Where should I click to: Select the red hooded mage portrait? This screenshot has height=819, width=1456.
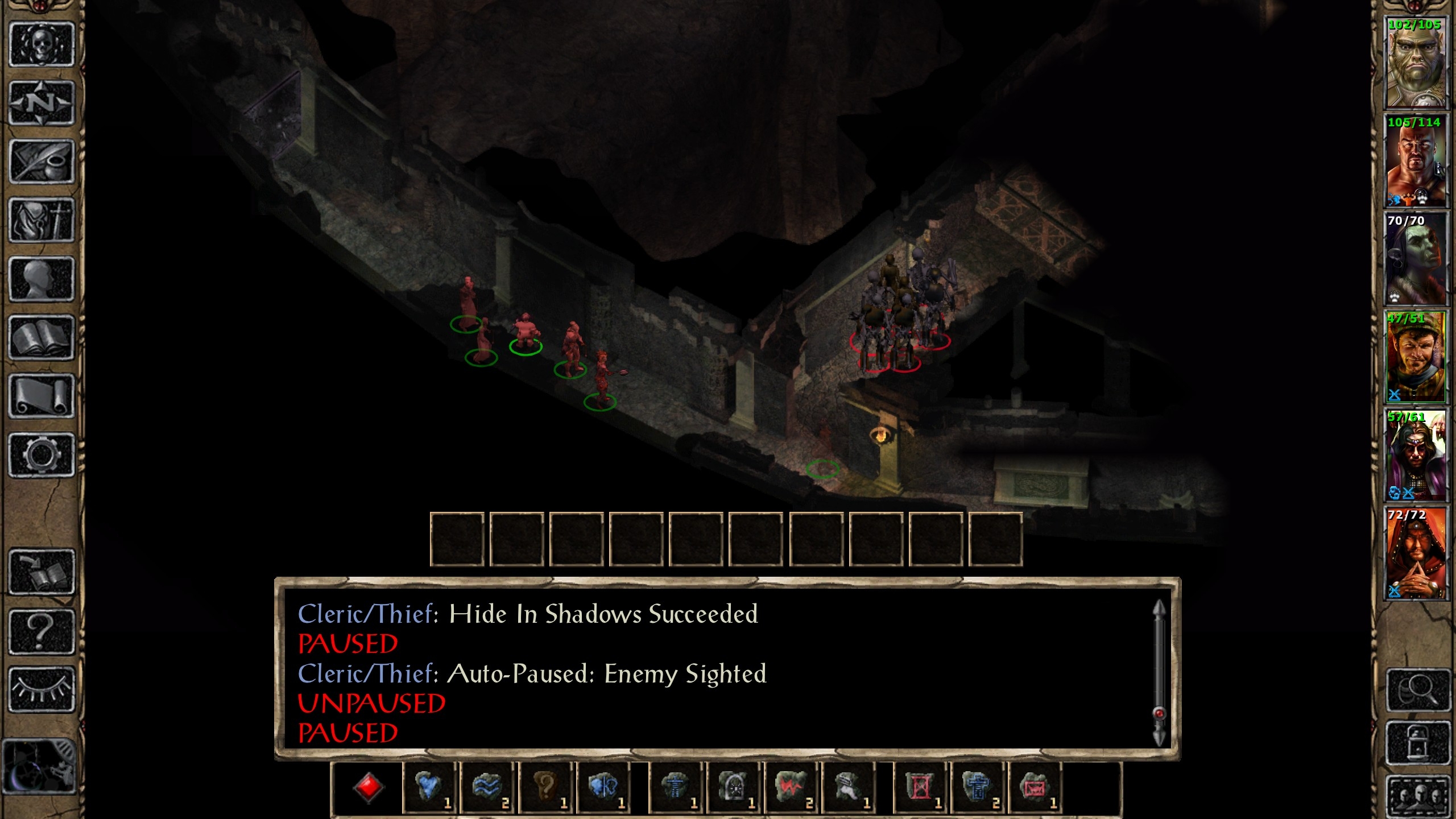tap(1415, 554)
